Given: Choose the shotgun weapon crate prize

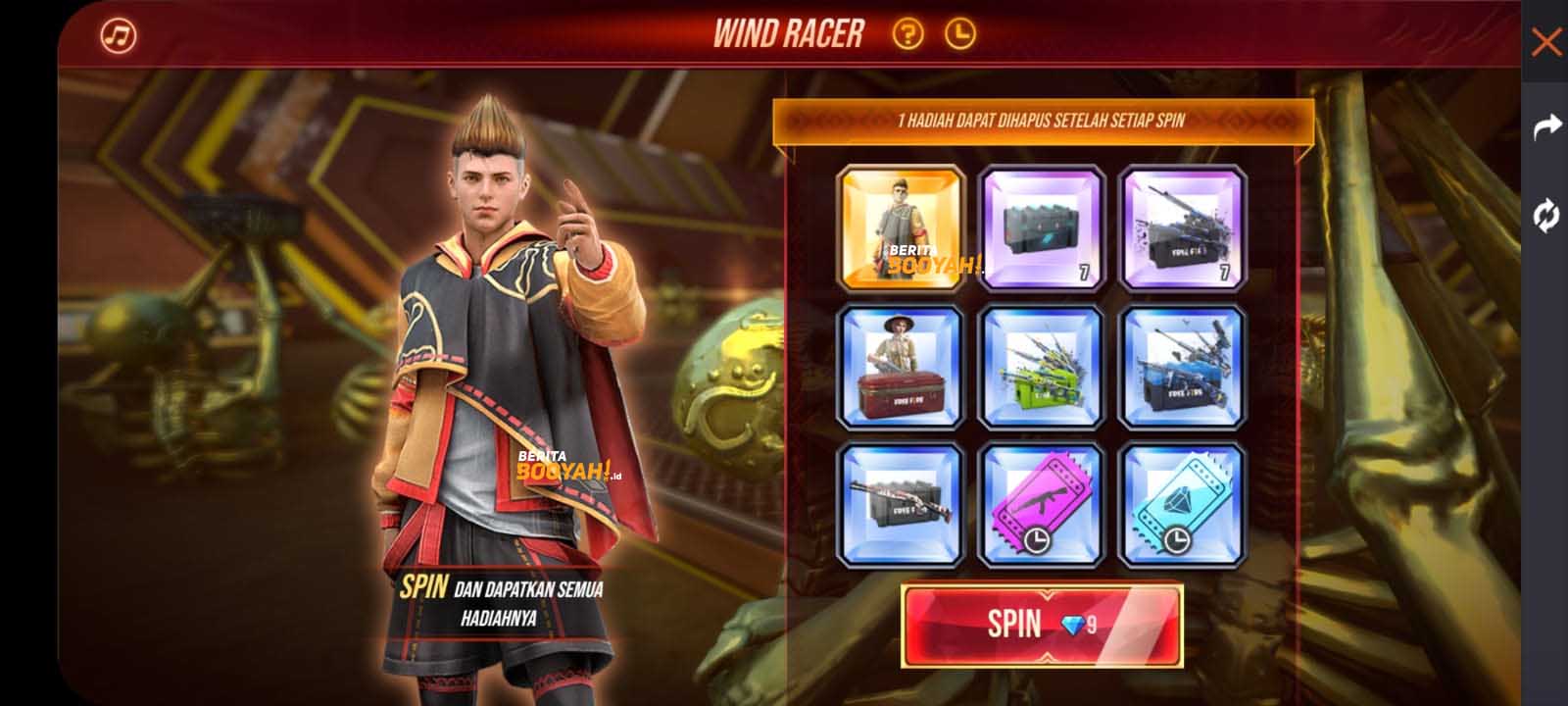Looking at the screenshot, I should [902, 506].
